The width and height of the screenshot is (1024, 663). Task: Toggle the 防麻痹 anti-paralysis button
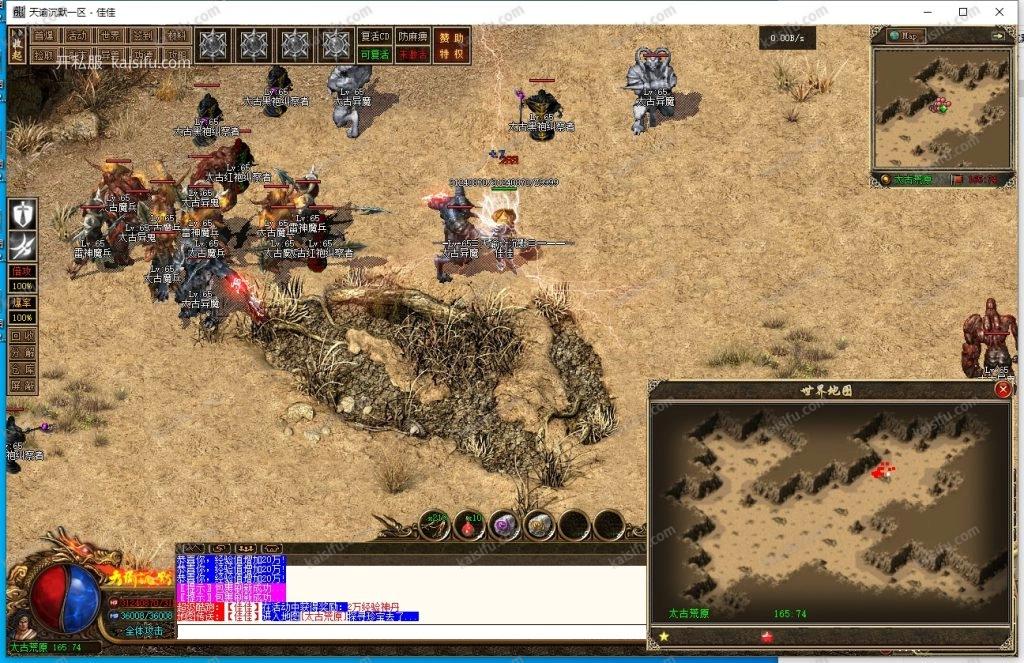tap(412, 35)
